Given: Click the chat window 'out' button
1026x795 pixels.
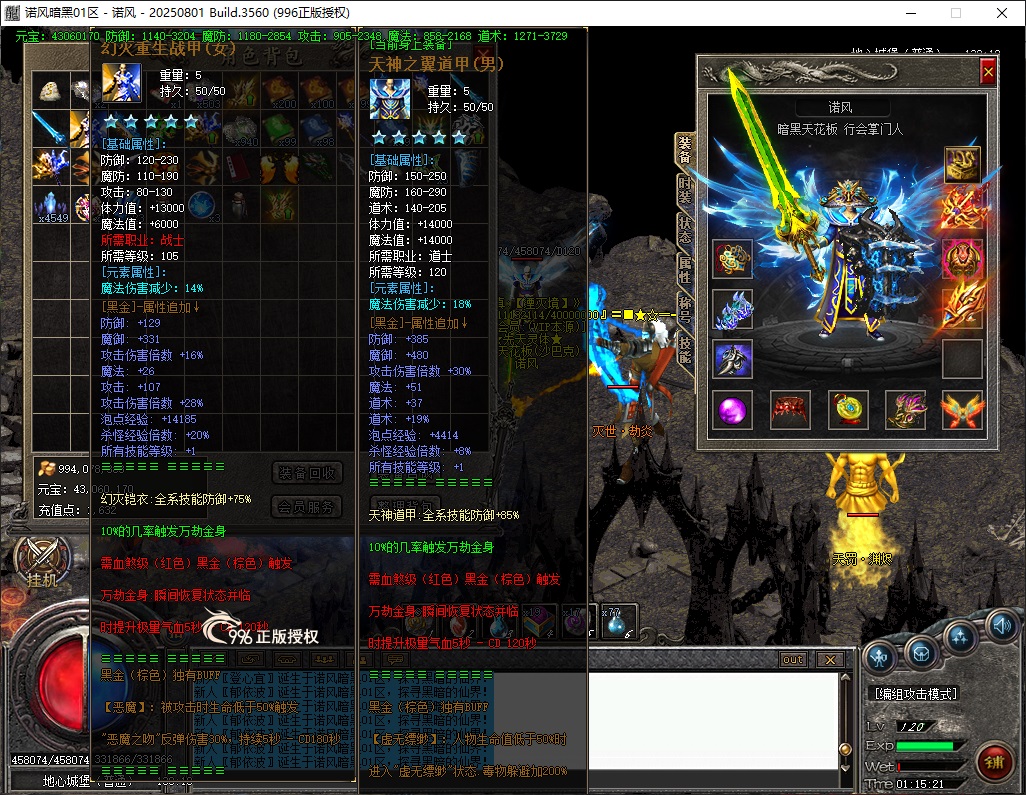Looking at the screenshot, I should (x=792, y=660).
